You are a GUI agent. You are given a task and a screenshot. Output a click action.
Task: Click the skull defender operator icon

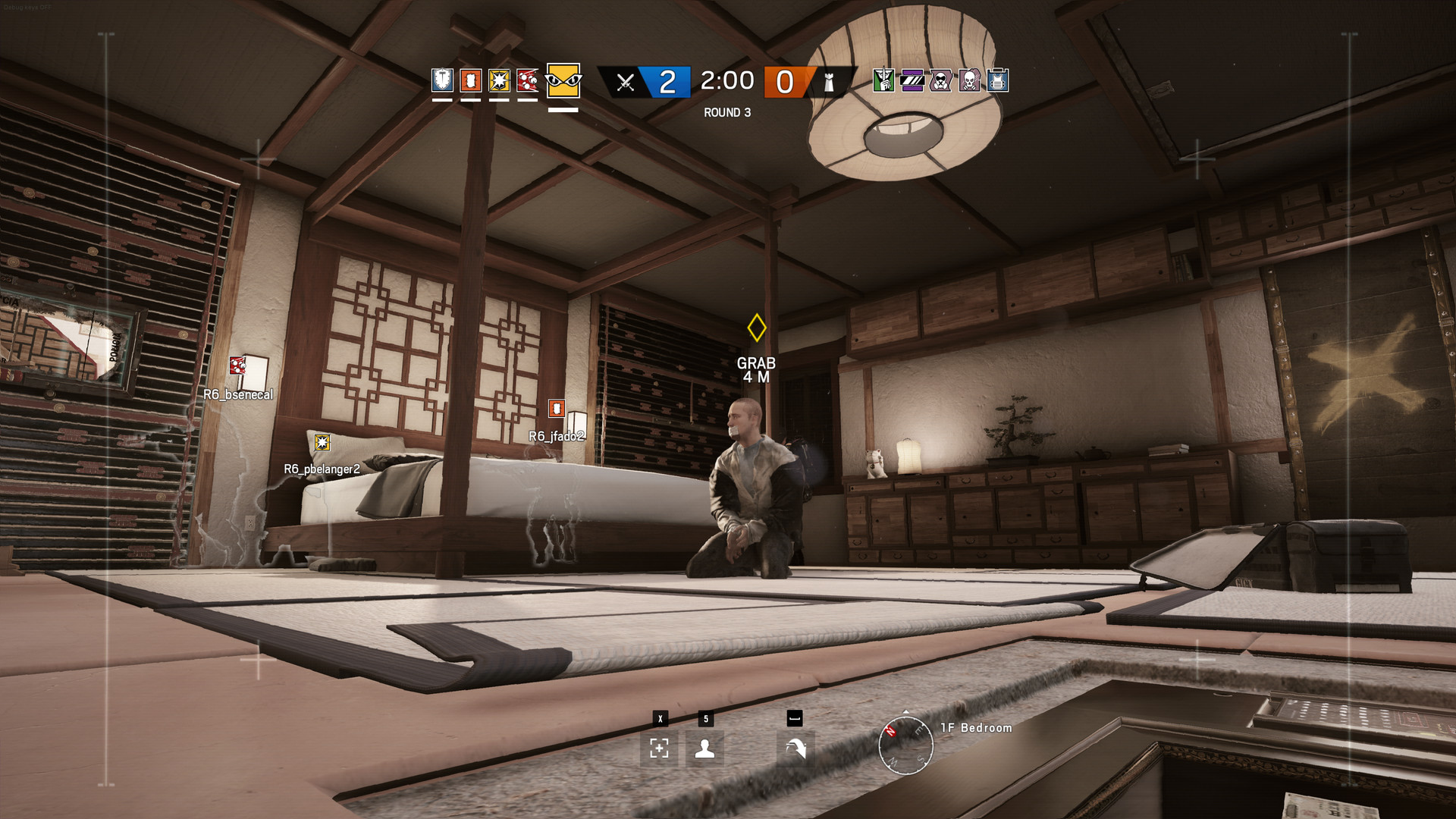click(968, 81)
